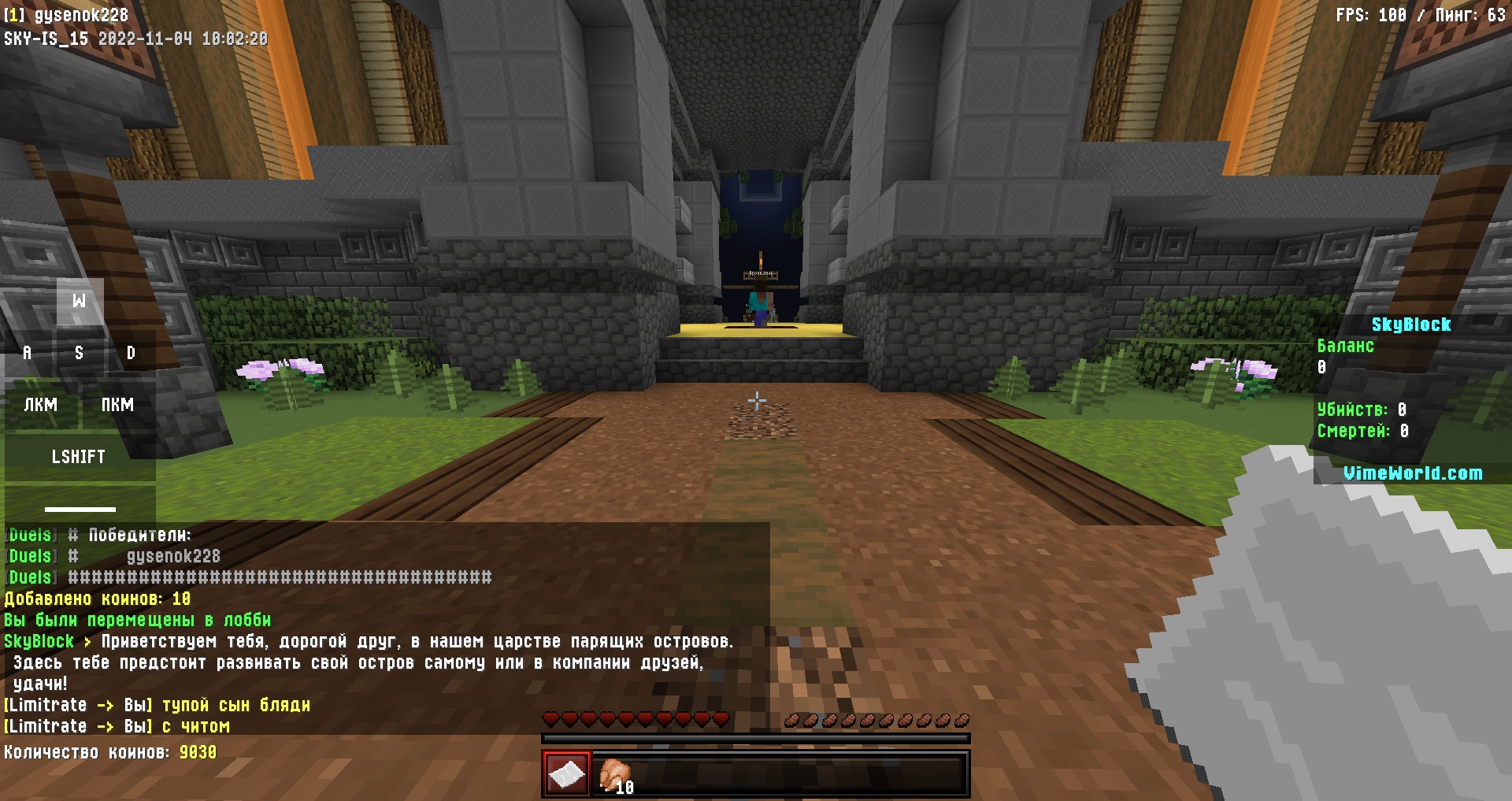Click the W key on the keystrokes overlay
The width and height of the screenshot is (1512, 801).
coord(78,301)
